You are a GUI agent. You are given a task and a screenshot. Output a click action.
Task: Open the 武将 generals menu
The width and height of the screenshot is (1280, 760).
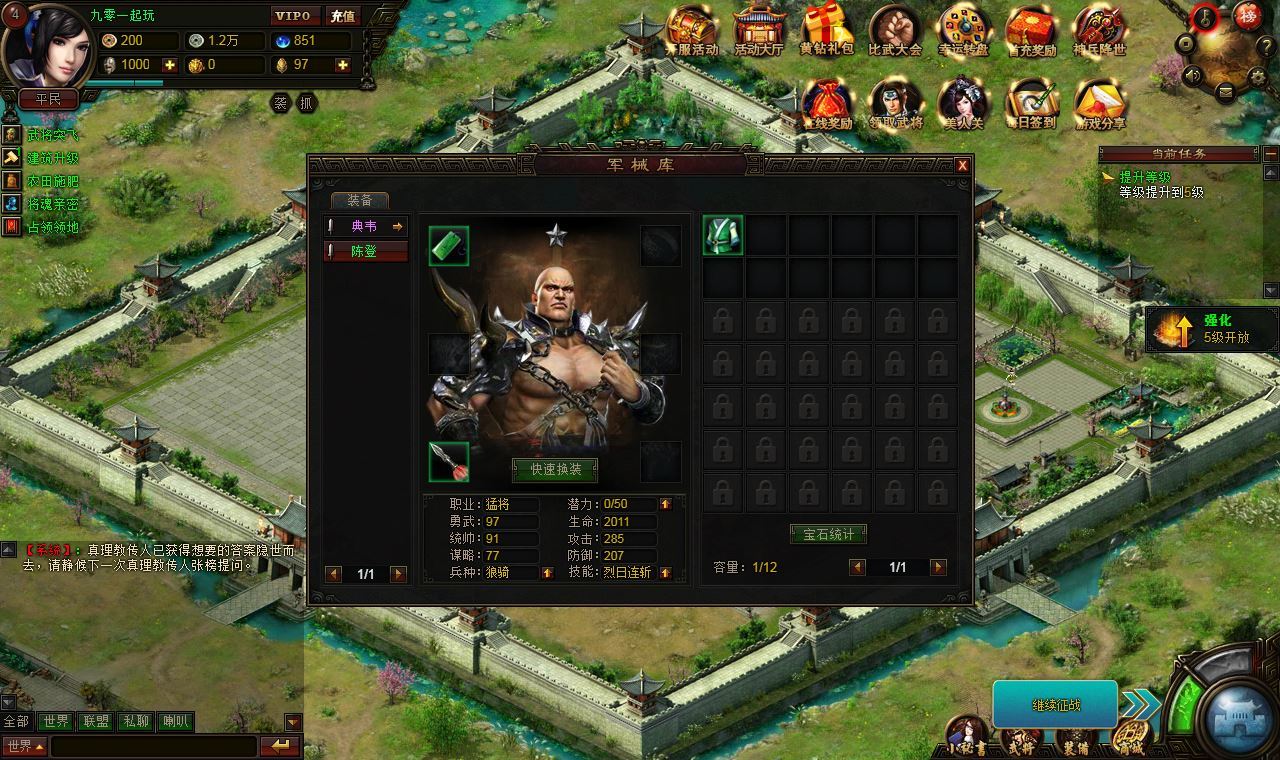tap(1022, 740)
